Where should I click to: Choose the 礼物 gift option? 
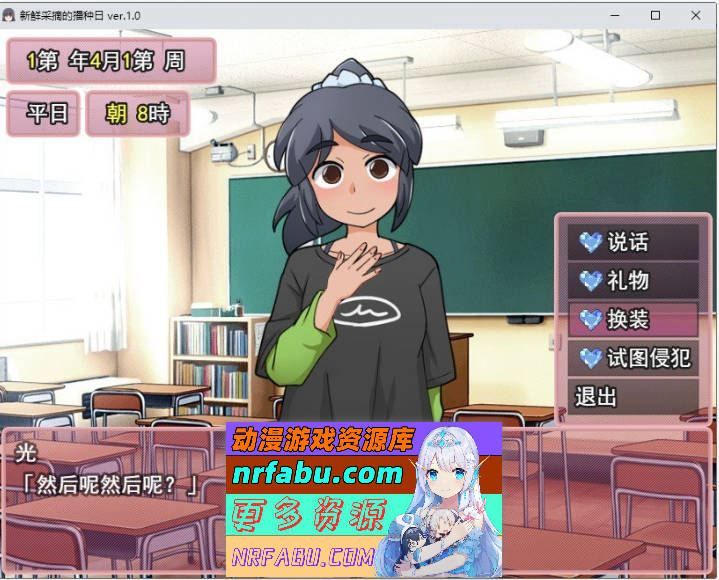[632, 281]
